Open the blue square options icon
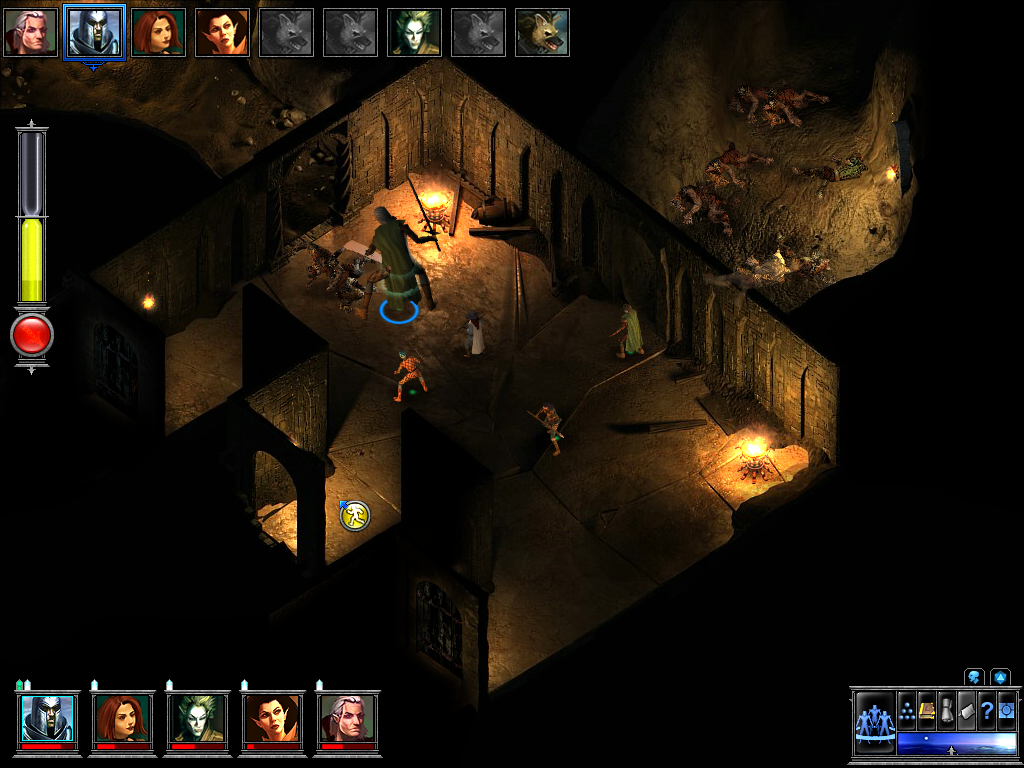The height and width of the screenshot is (768, 1024). pos(1006,710)
